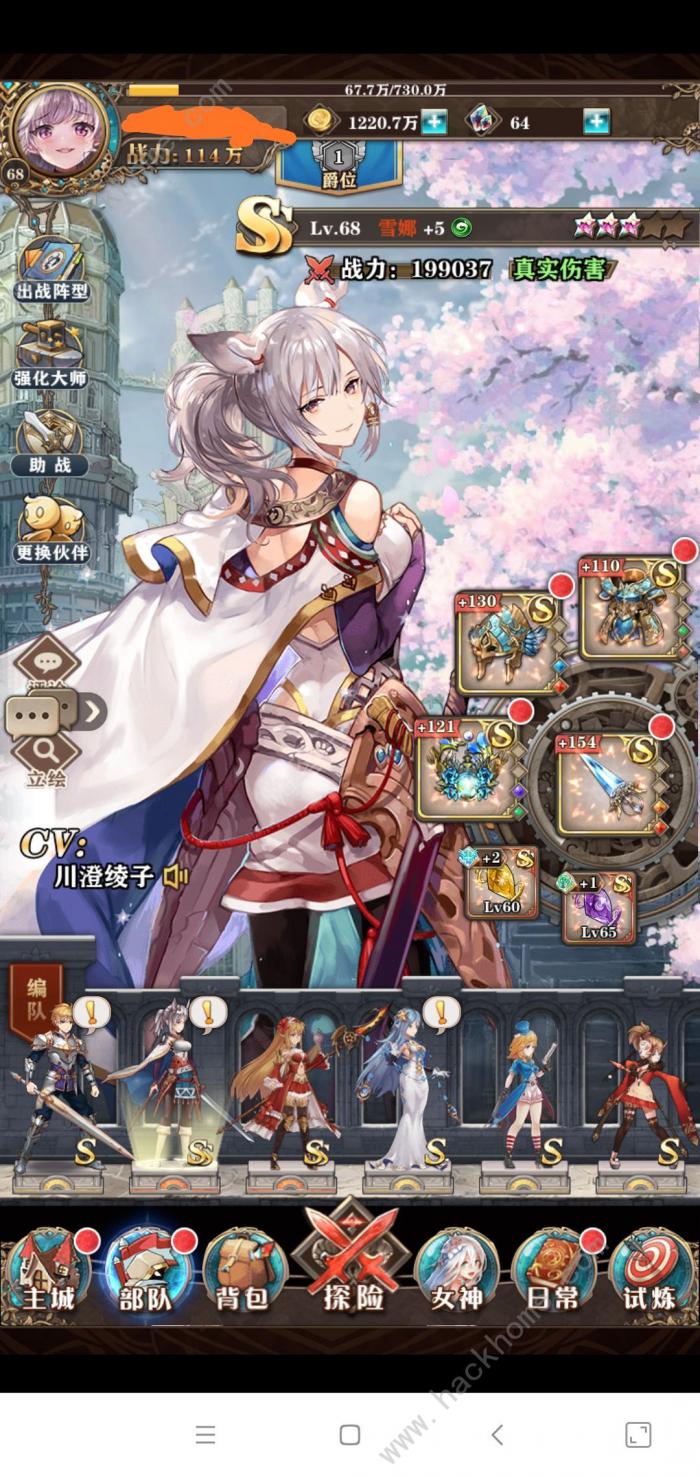Screen dimensions: 700x1477
Task: Tap 更换伙伴 to change partner
Action: (x=52, y=527)
